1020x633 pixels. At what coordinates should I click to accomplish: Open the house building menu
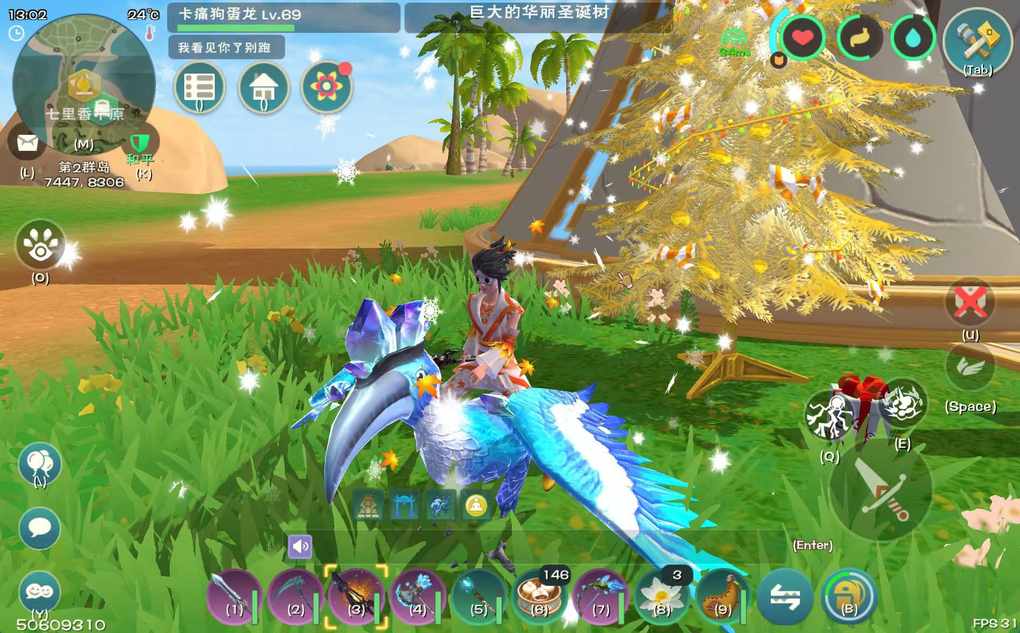pos(264,88)
